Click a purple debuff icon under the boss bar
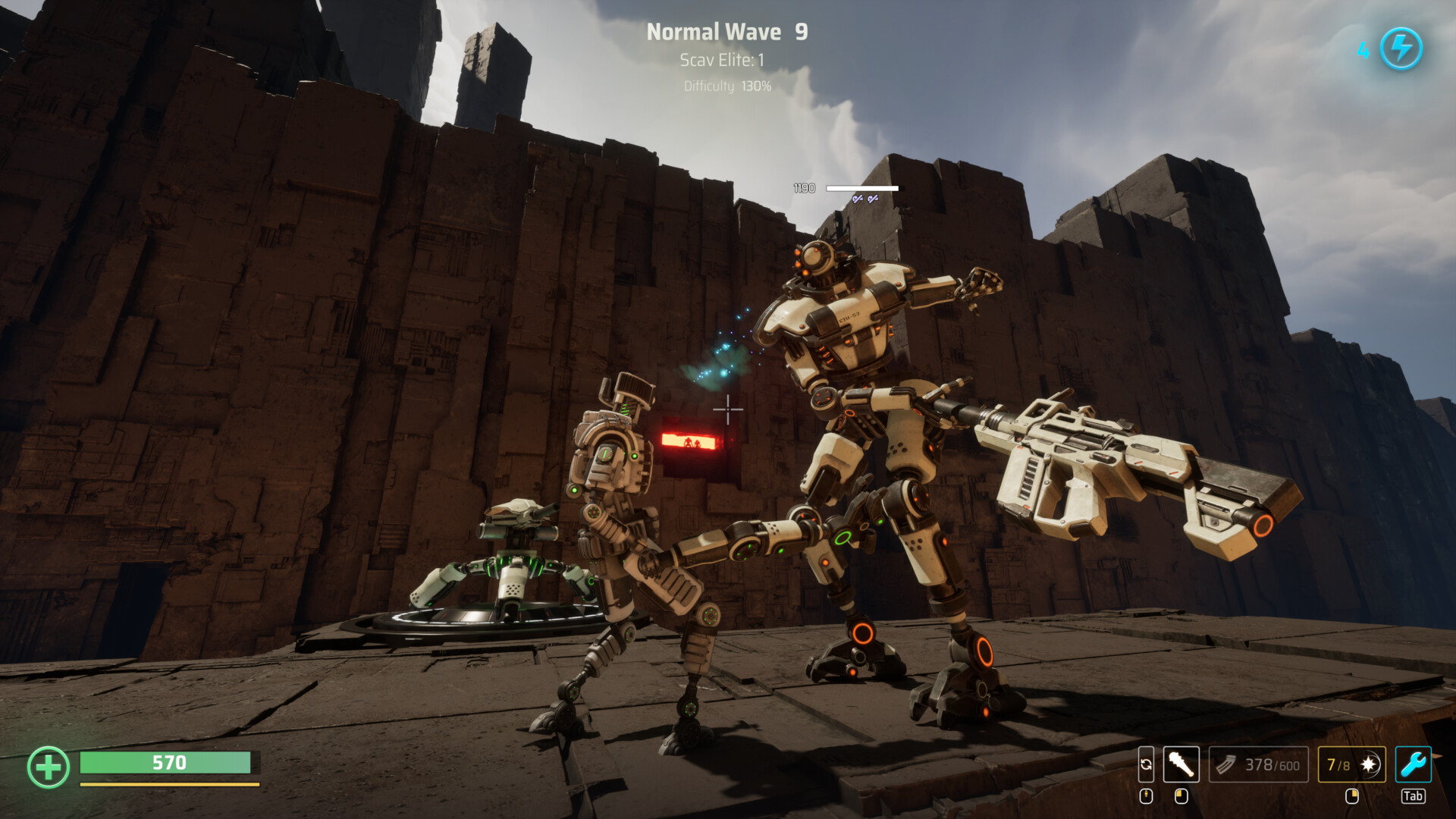 858,199
